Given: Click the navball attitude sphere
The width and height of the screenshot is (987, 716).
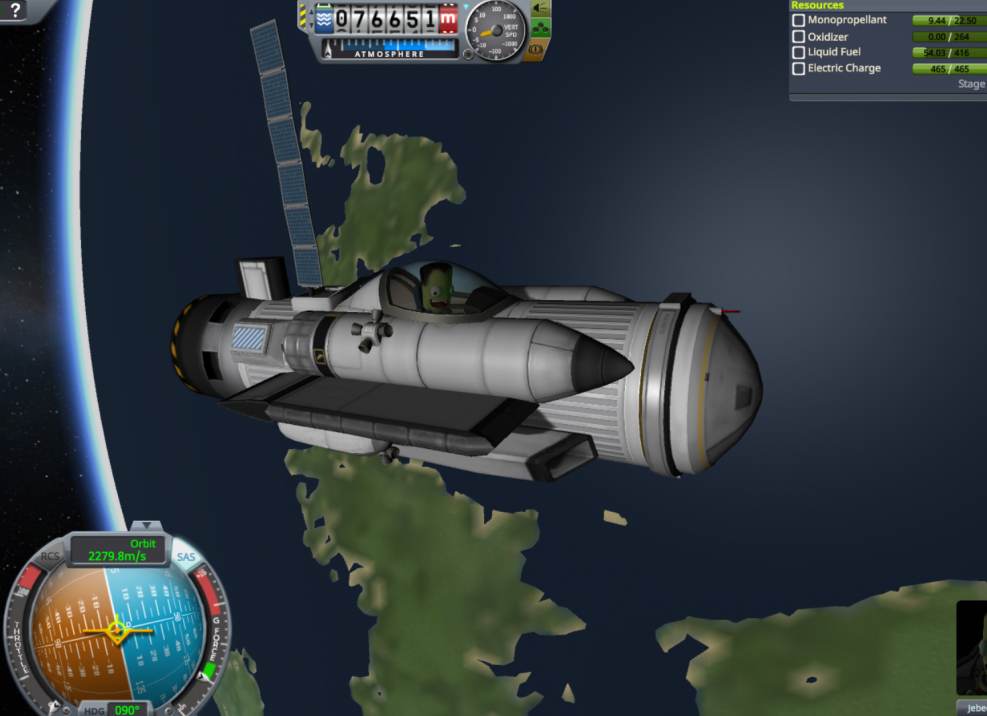Looking at the screenshot, I should pos(118,630).
